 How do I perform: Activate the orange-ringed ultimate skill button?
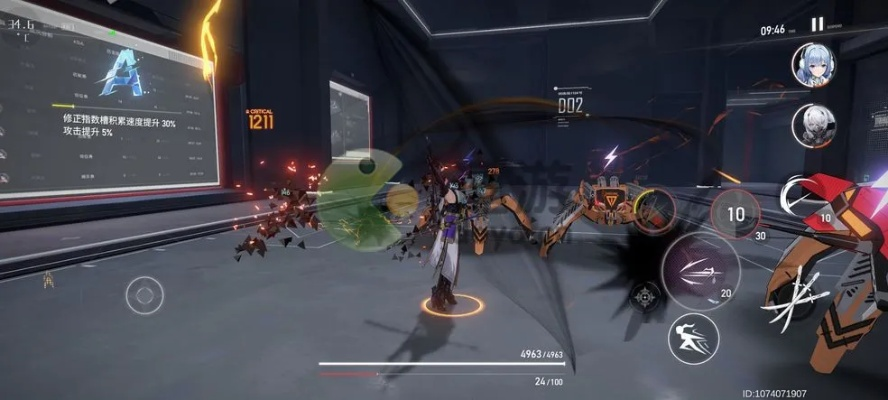[653, 212]
